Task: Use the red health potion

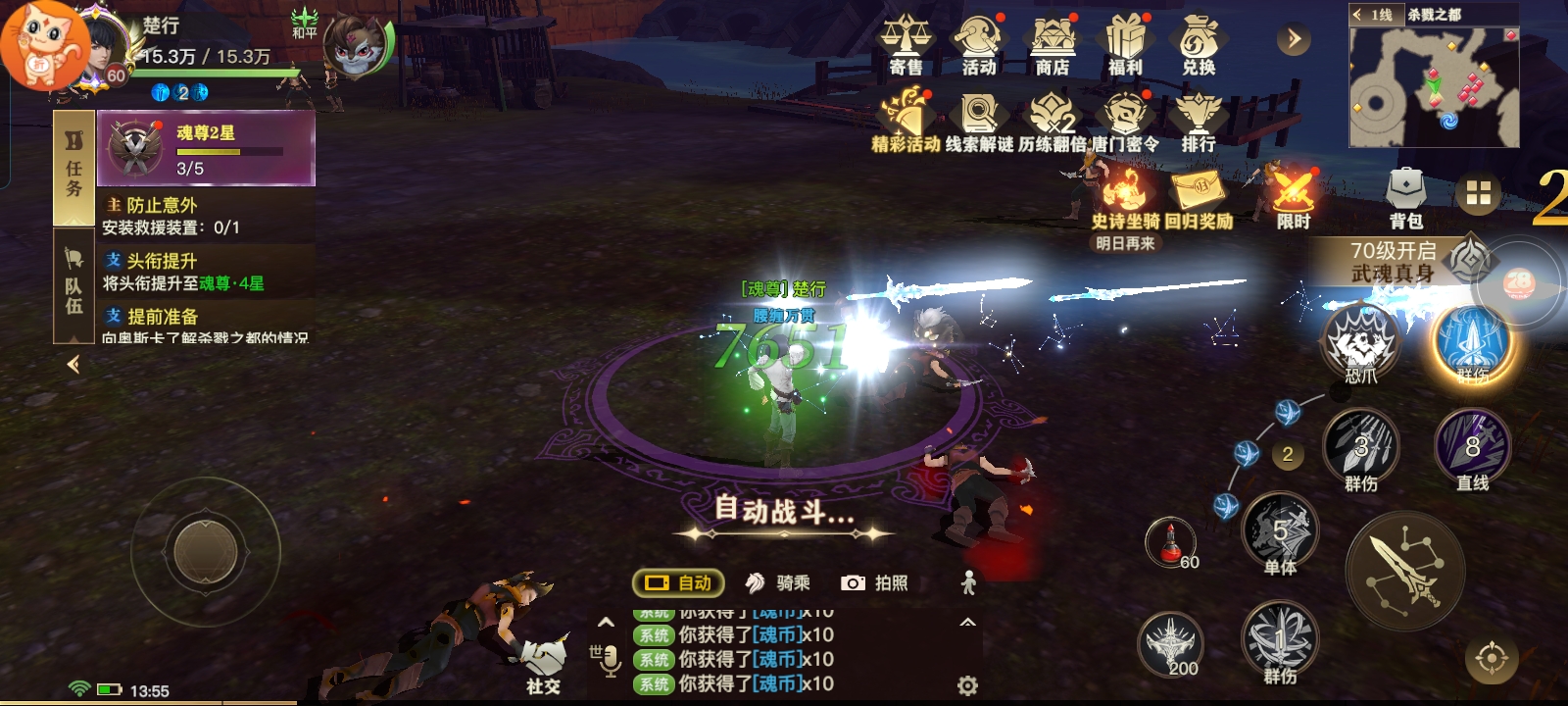Action: 1171,541
